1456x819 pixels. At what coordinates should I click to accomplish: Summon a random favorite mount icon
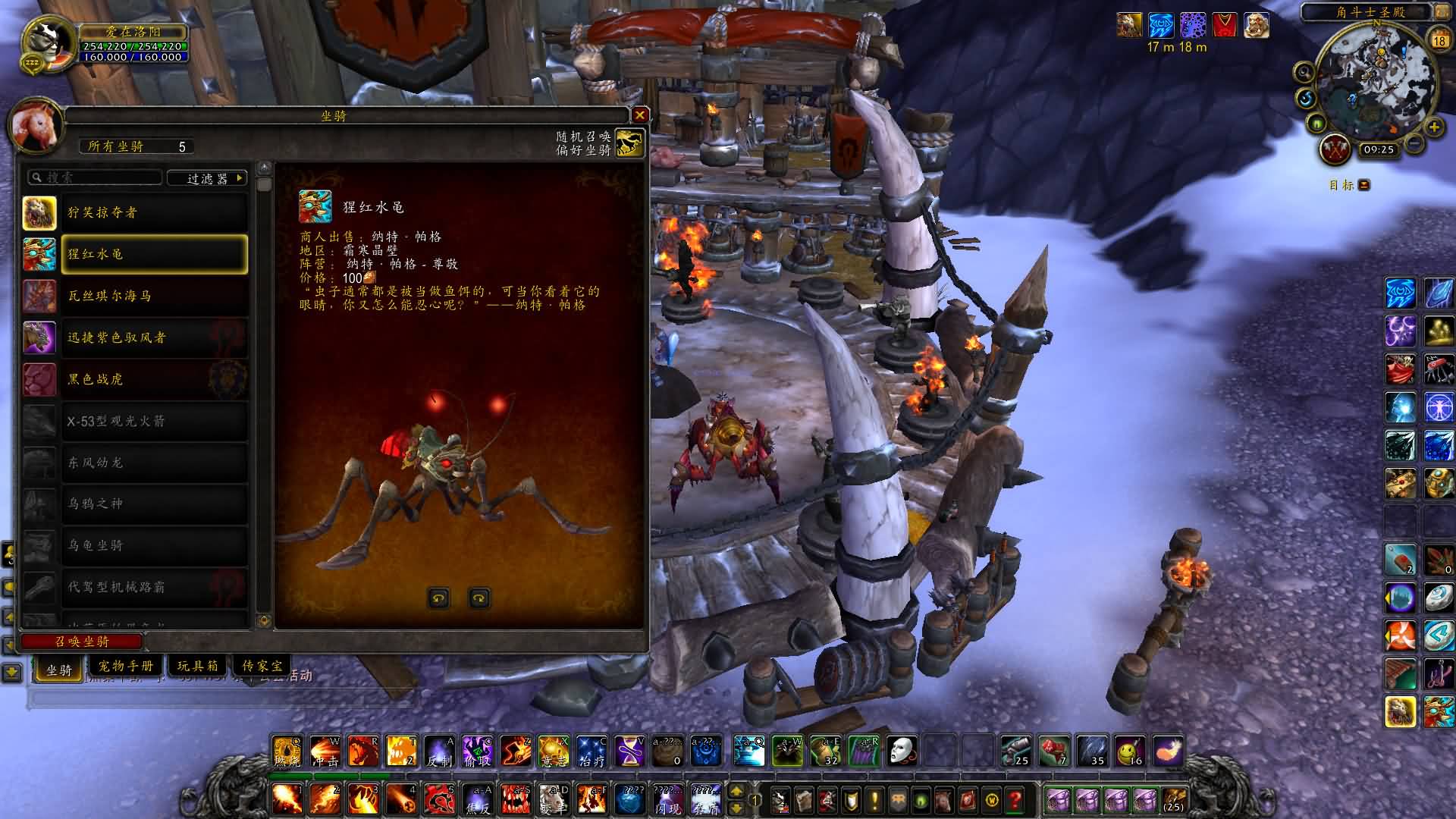pyautogui.click(x=629, y=143)
